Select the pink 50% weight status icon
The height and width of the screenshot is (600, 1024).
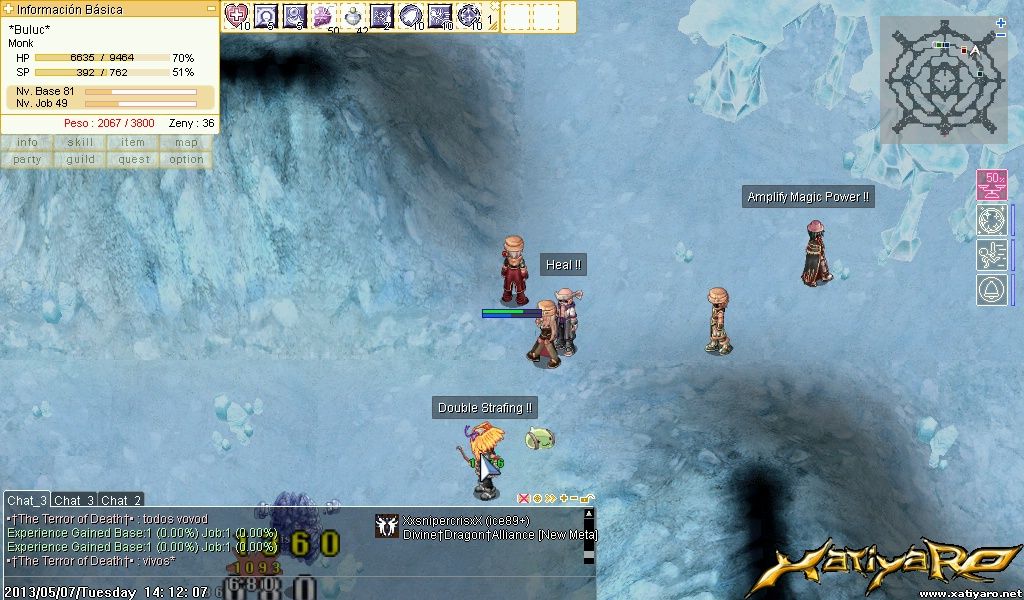tap(991, 185)
